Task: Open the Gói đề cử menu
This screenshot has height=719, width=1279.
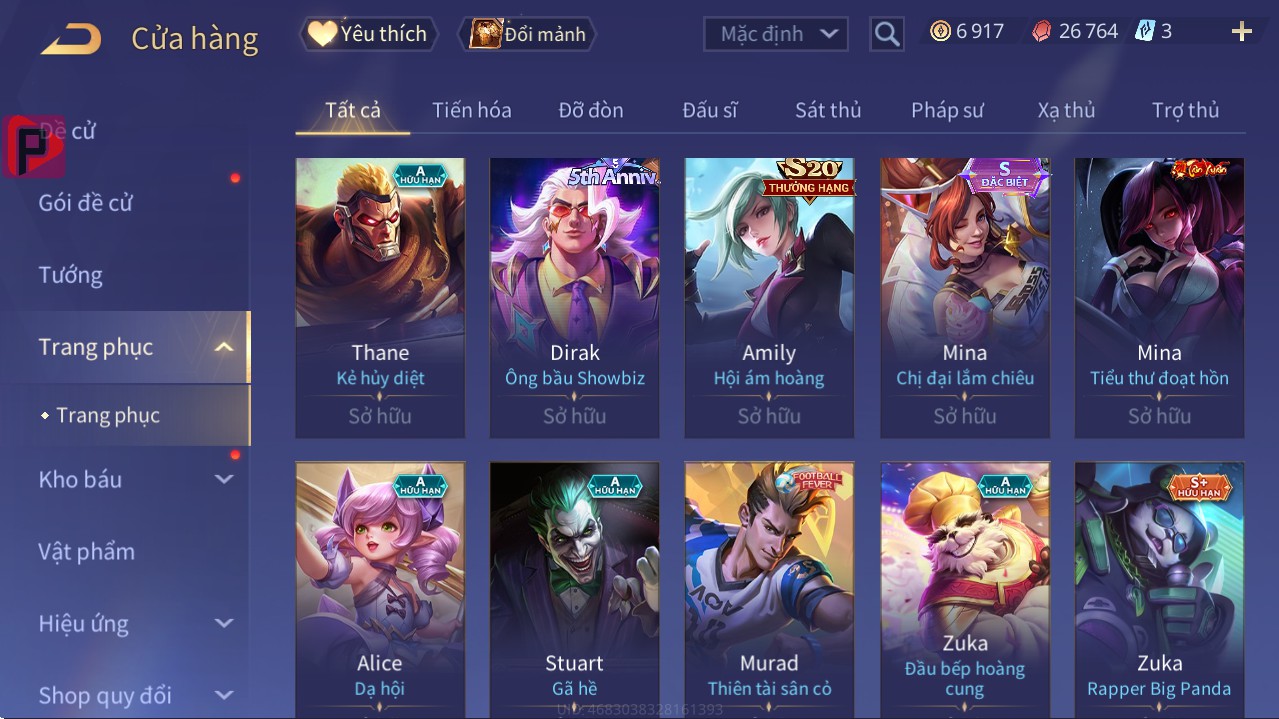Action: (x=86, y=203)
